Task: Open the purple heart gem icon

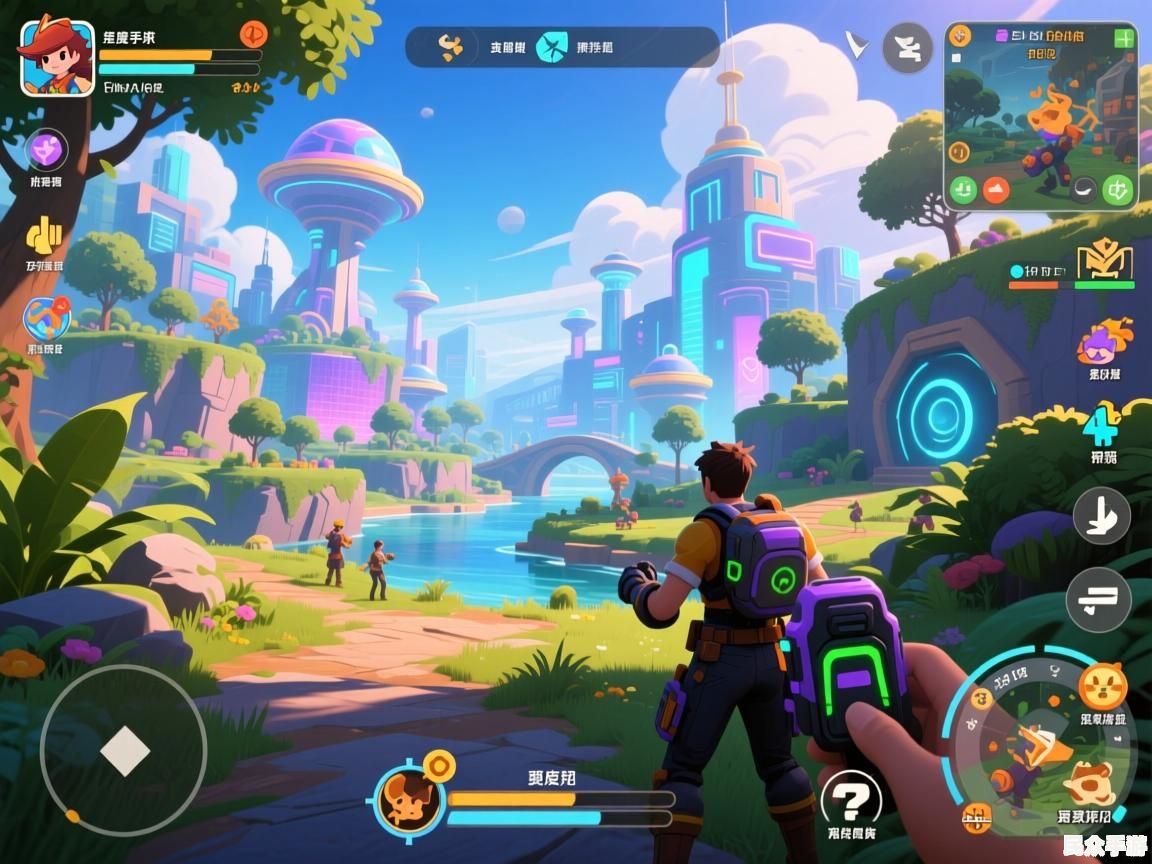Action: [45, 152]
